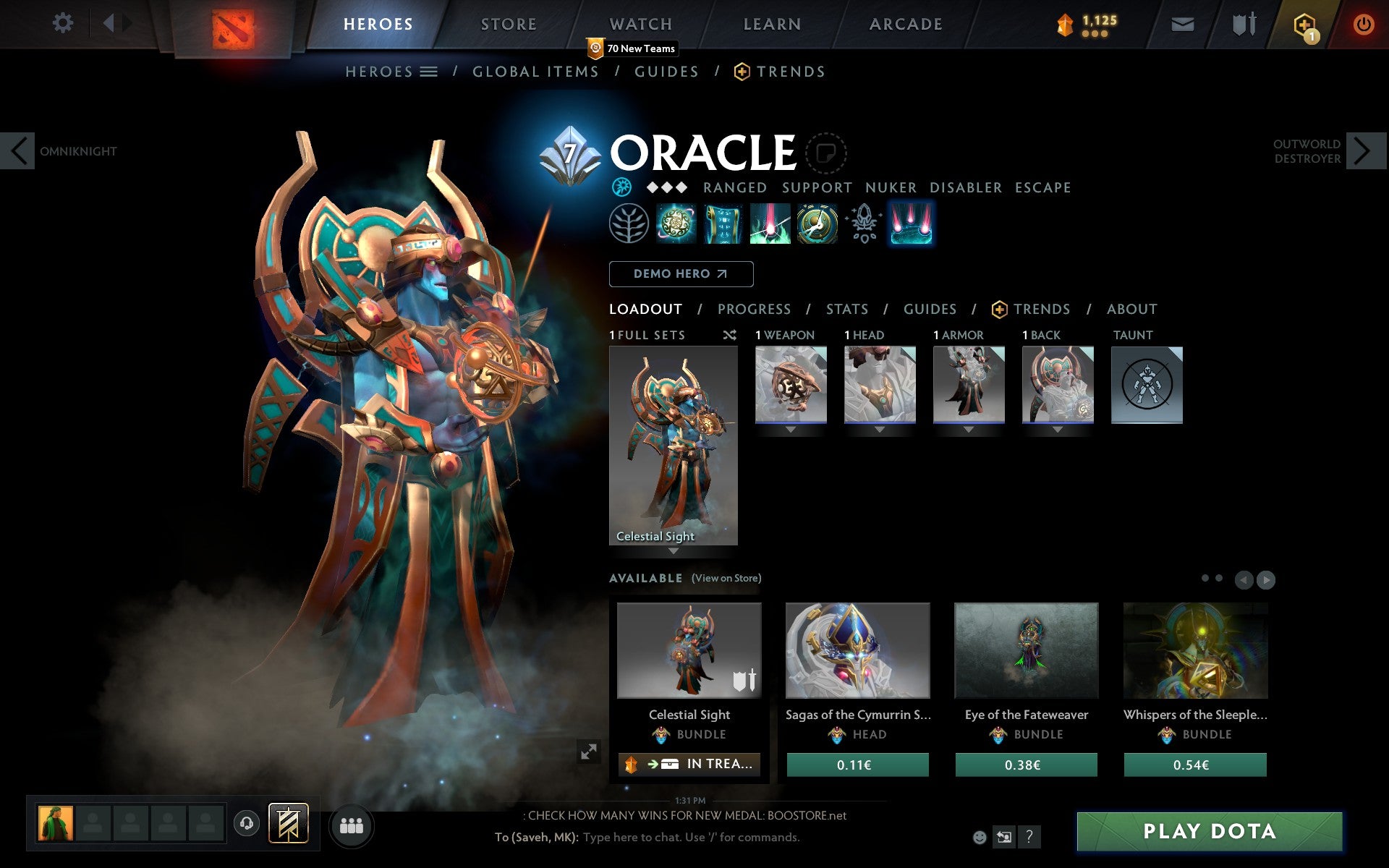Expand the Weapon slot dropdown arrow
This screenshot has width=1389, height=868.
pyautogui.click(x=790, y=428)
